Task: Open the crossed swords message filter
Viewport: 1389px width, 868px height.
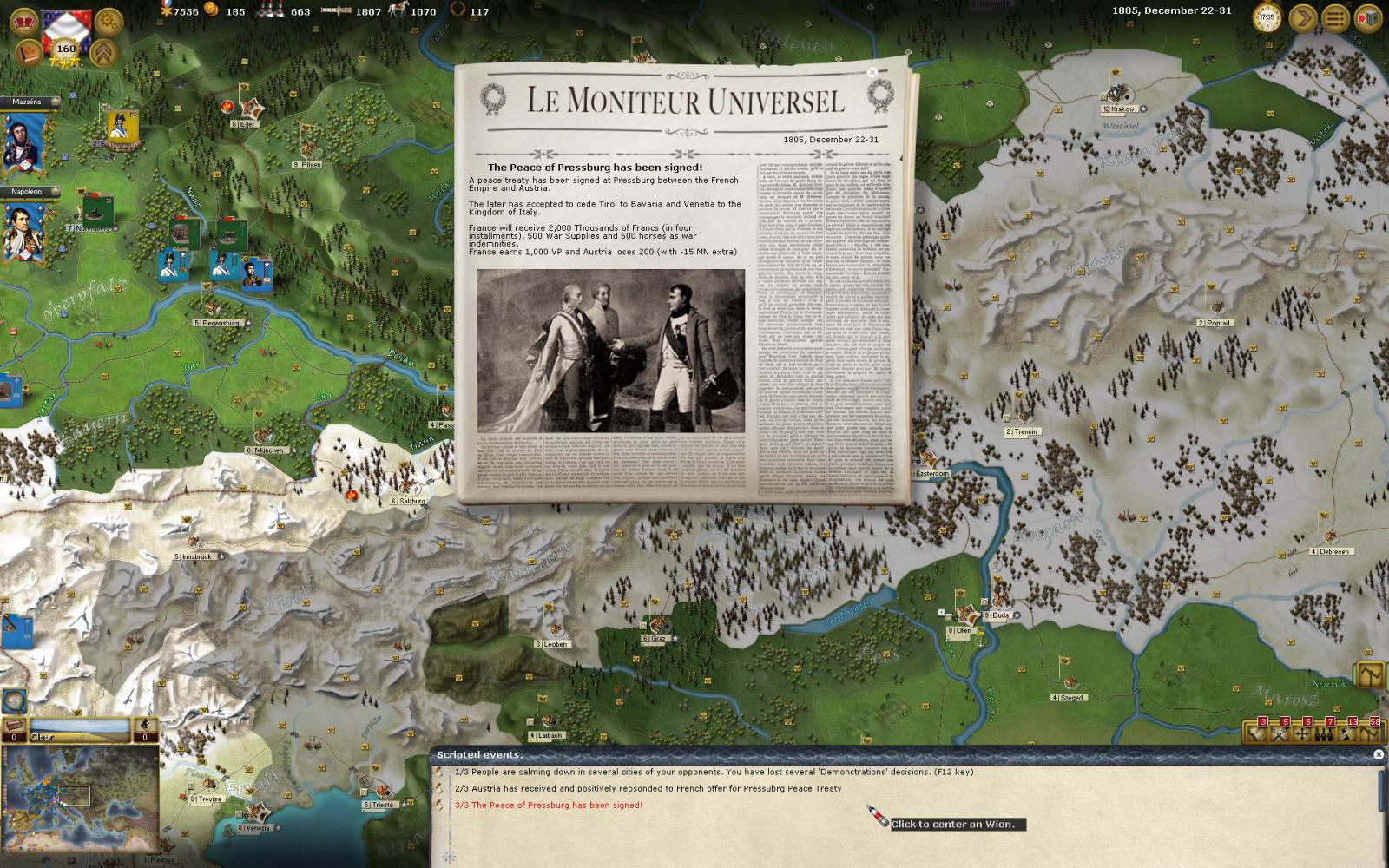Action: (x=1279, y=734)
